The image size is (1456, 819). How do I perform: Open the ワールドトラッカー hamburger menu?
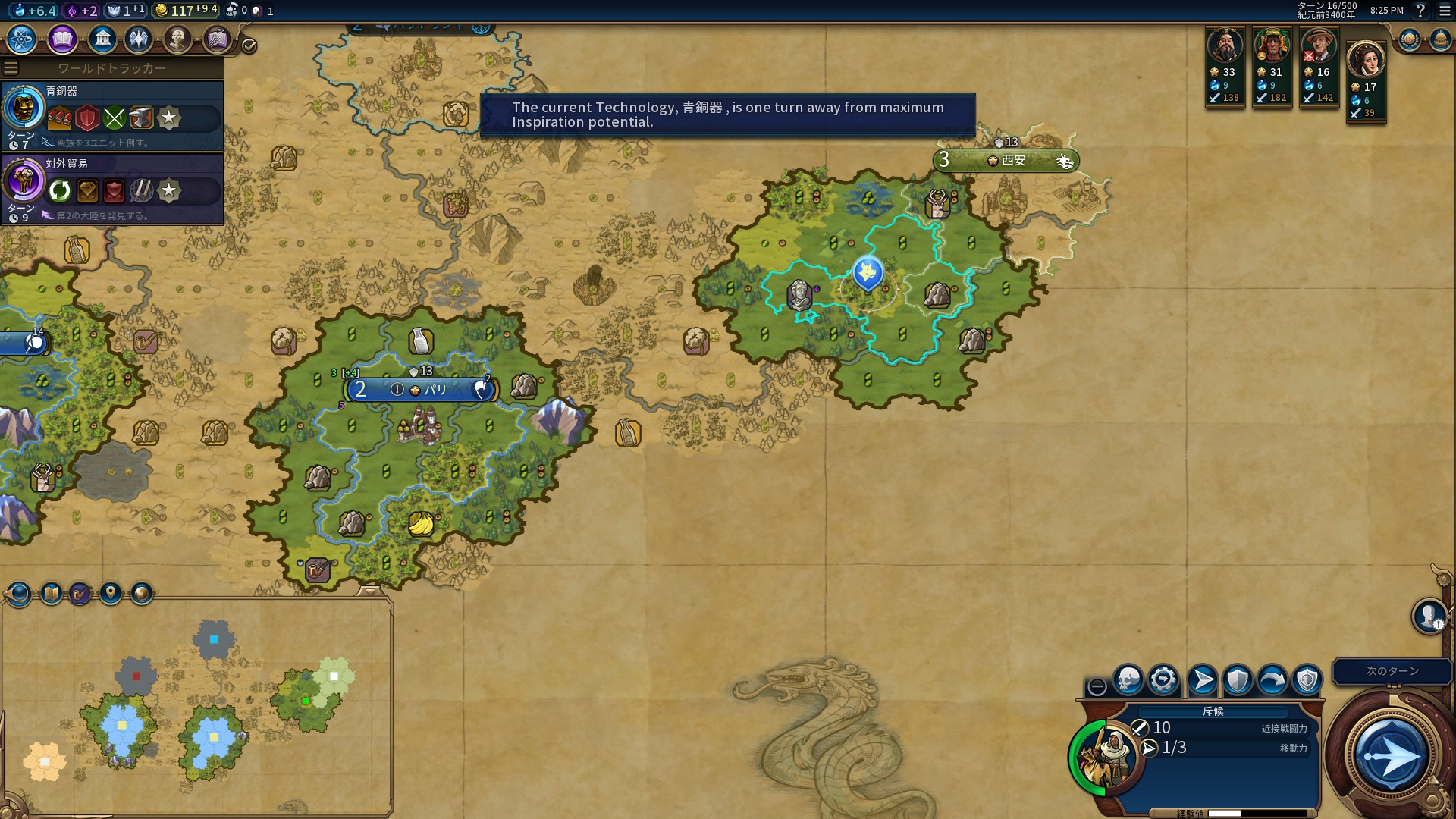click(x=11, y=68)
